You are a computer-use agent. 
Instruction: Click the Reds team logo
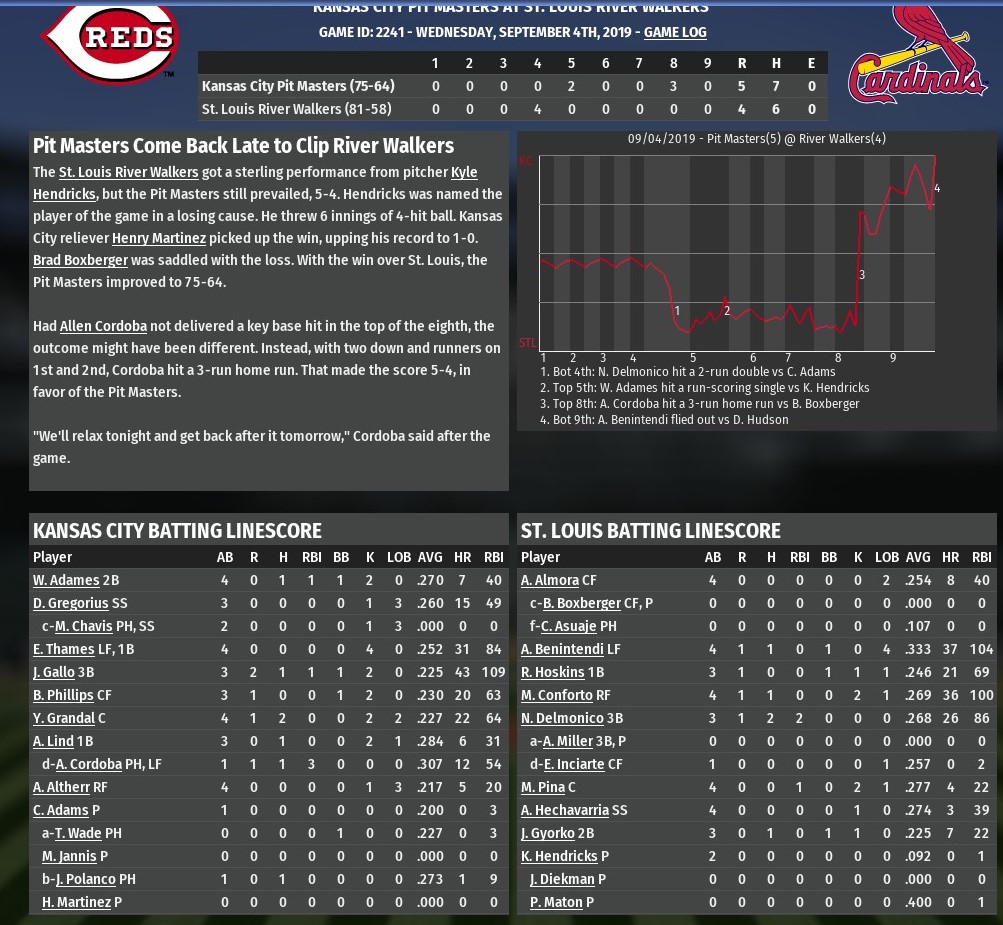pos(110,40)
